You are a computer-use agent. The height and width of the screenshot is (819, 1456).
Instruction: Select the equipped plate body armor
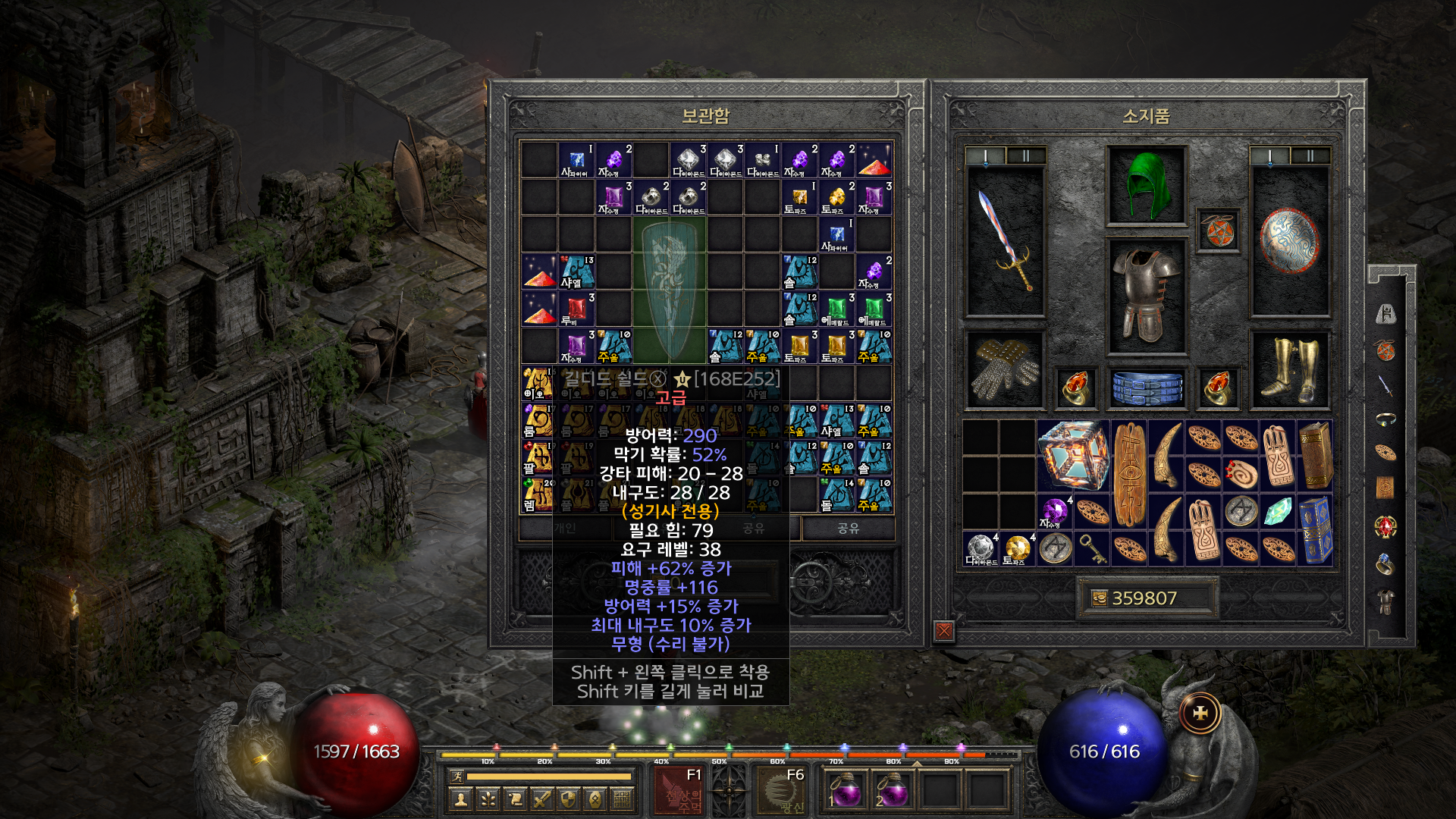[x=1146, y=296]
